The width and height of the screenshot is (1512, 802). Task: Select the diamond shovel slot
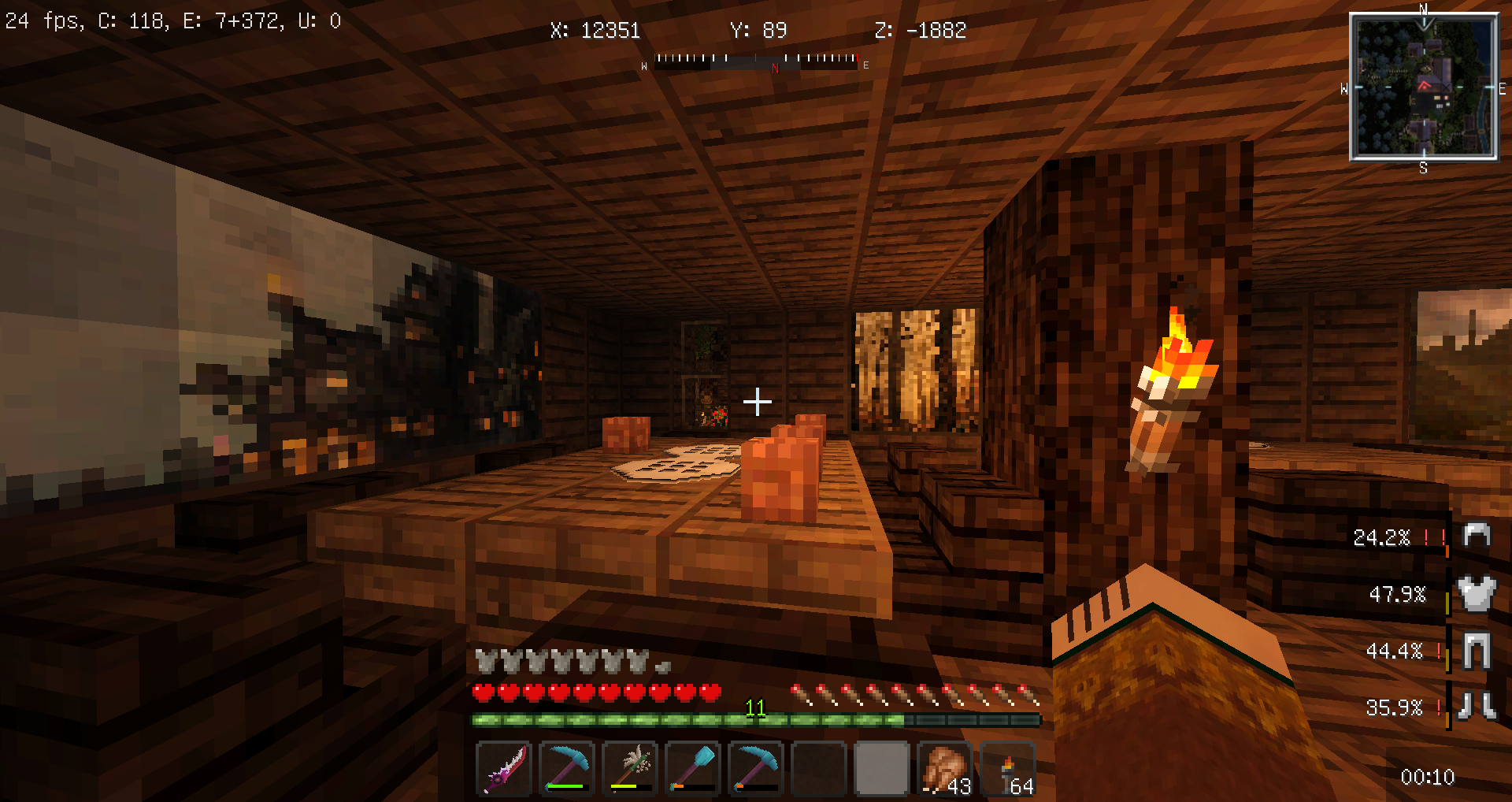pos(693,768)
